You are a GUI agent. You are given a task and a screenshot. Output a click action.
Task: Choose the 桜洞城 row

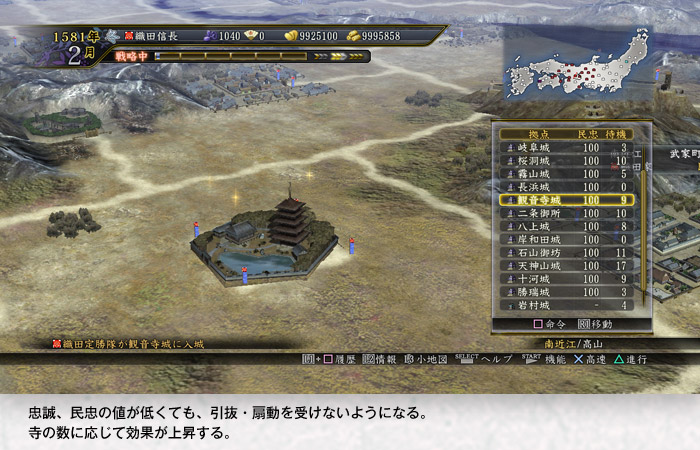click(535, 161)
